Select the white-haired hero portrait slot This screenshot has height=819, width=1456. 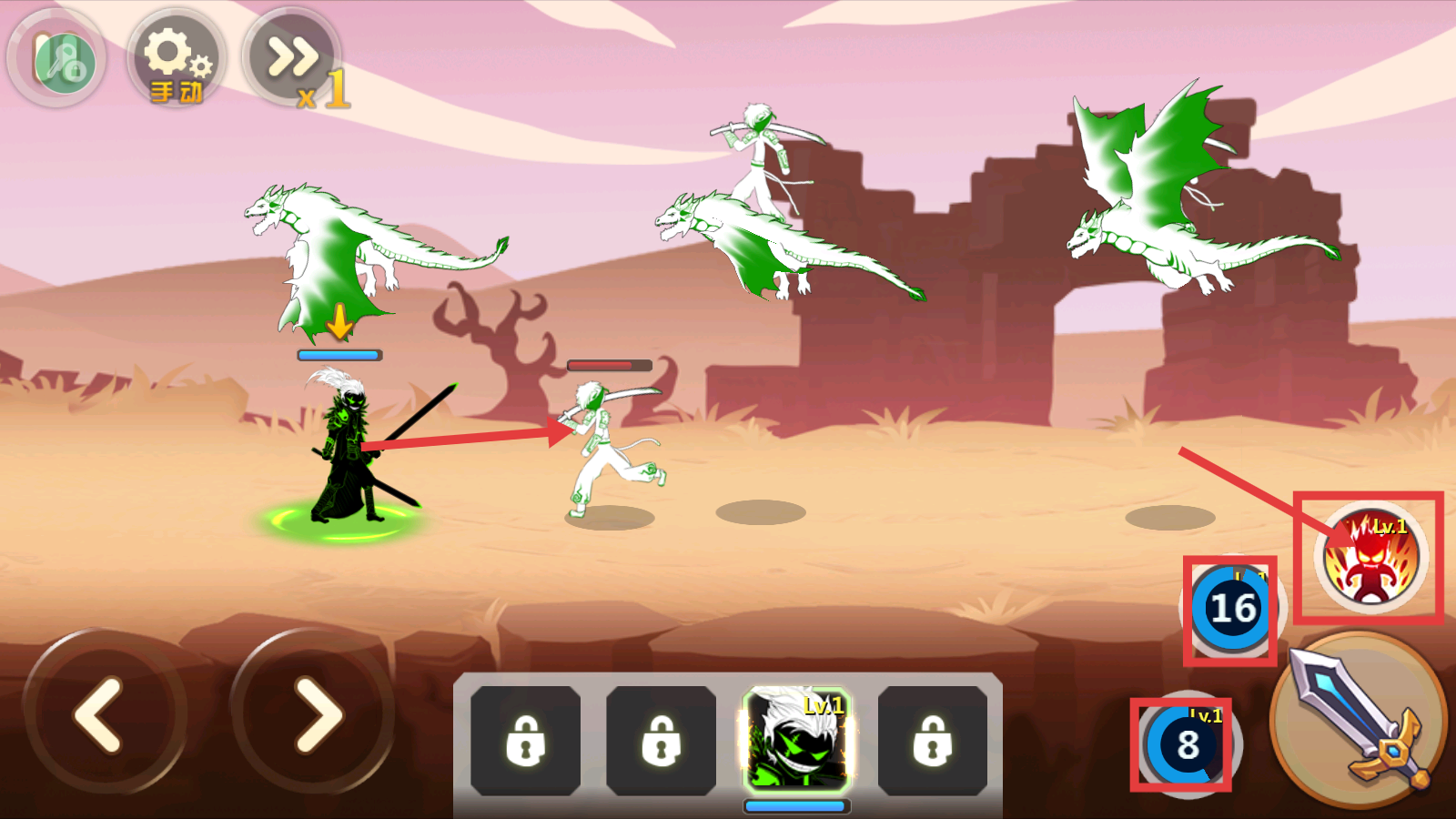click(797, 739)
